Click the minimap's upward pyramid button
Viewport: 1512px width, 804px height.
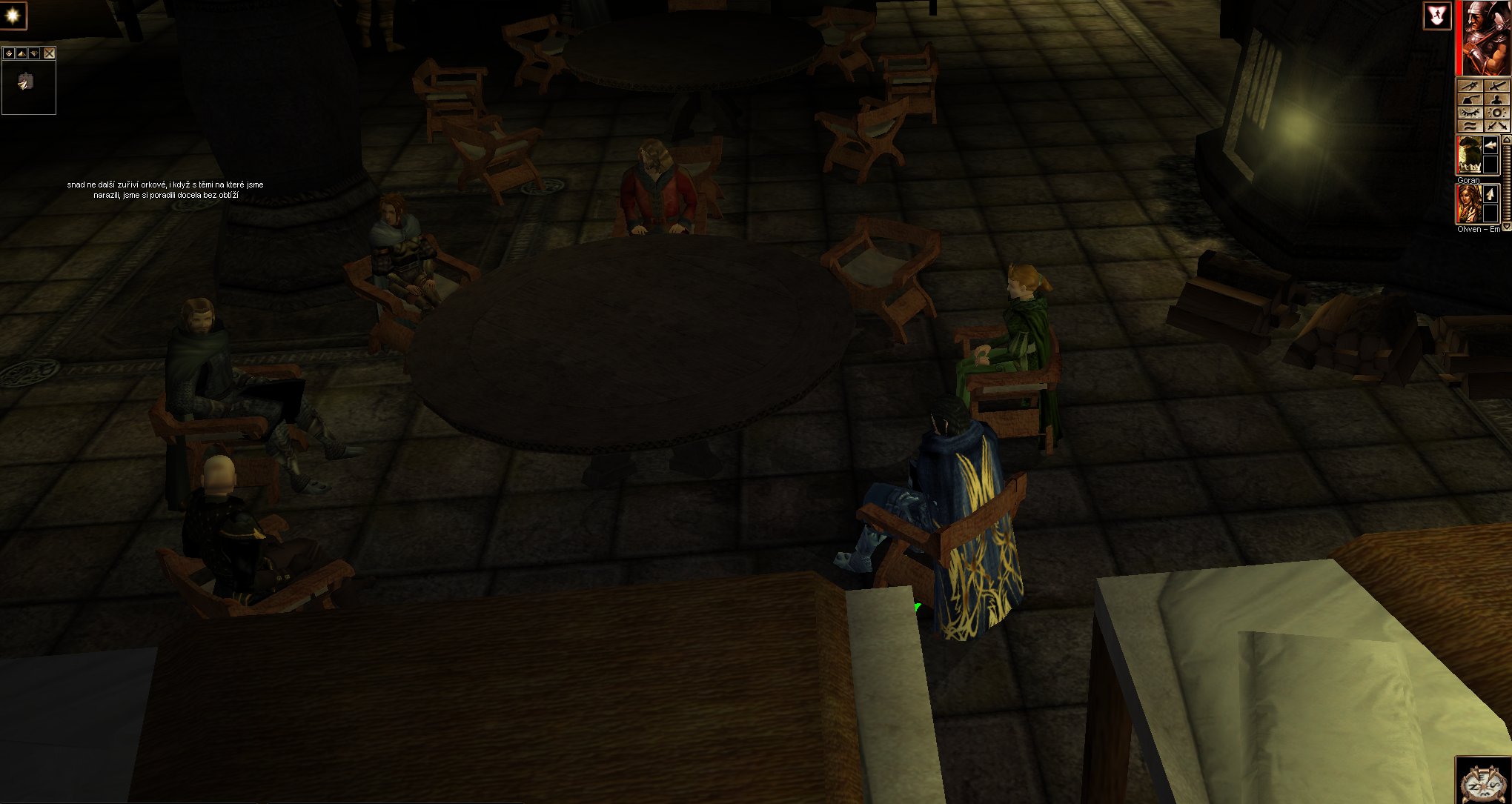pyautogui.click(x=21, y=53)
